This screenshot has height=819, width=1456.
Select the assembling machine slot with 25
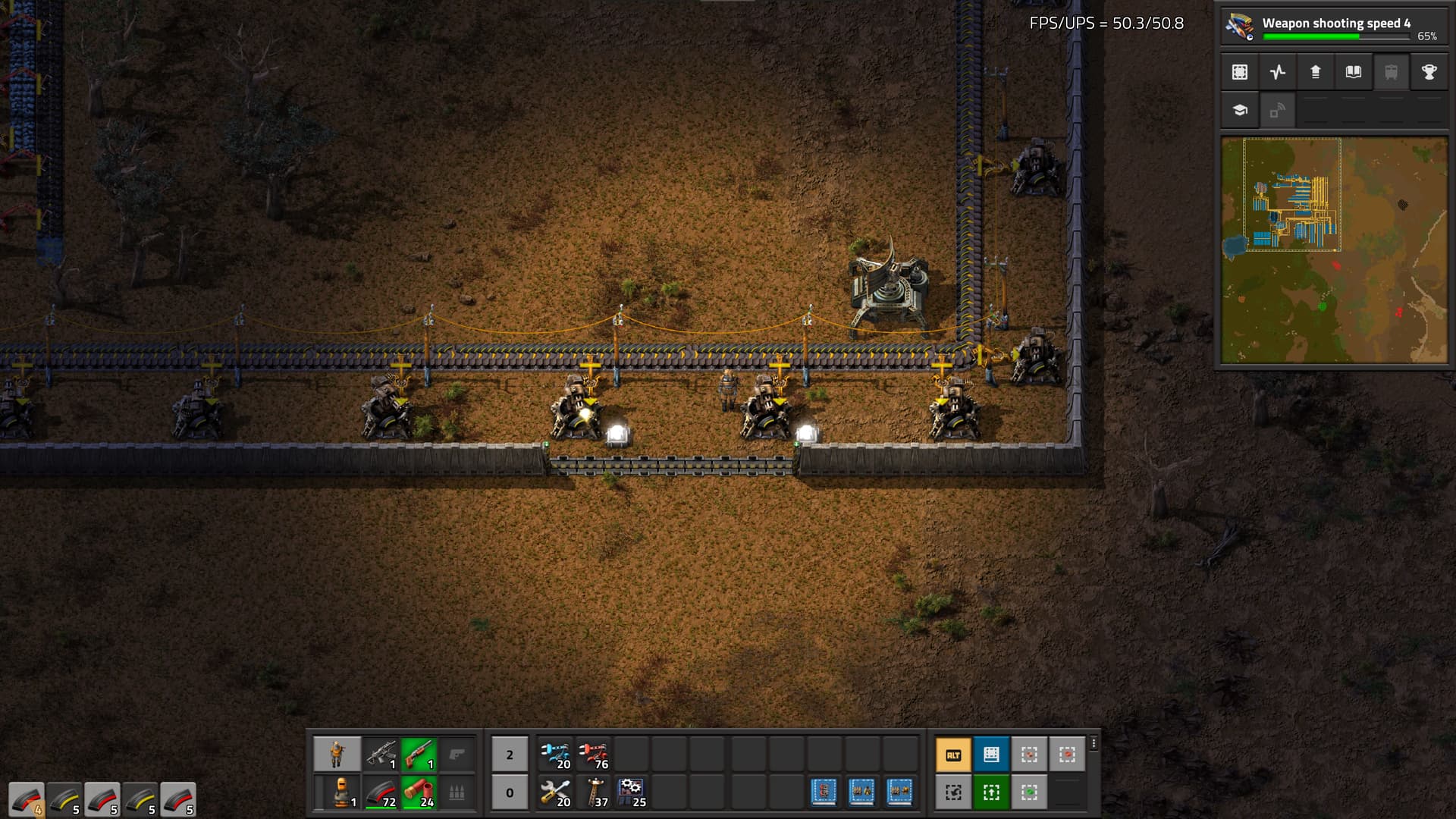(632, 792)
